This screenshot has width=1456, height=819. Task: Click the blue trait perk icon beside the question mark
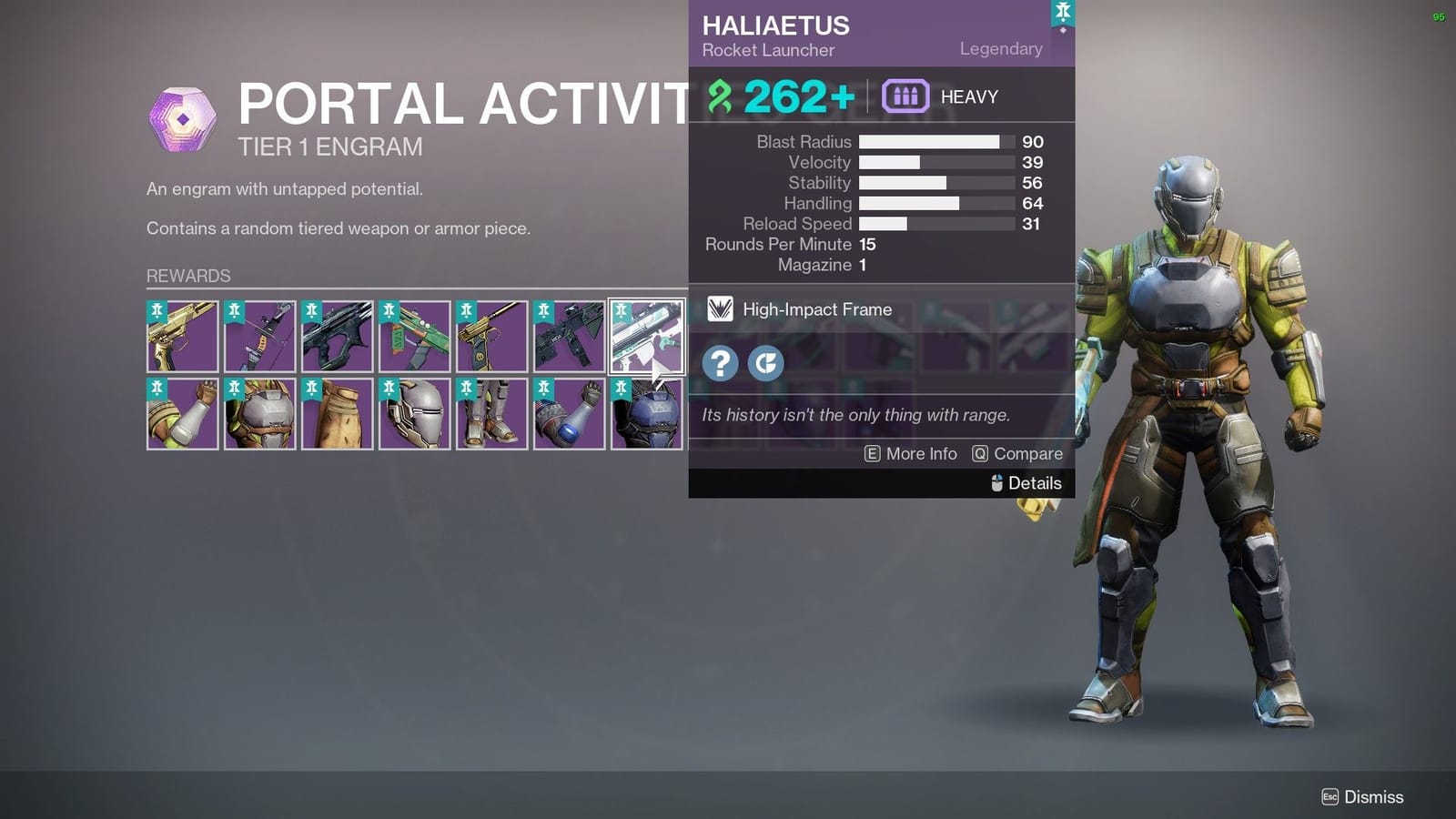[x=765, y=362]
